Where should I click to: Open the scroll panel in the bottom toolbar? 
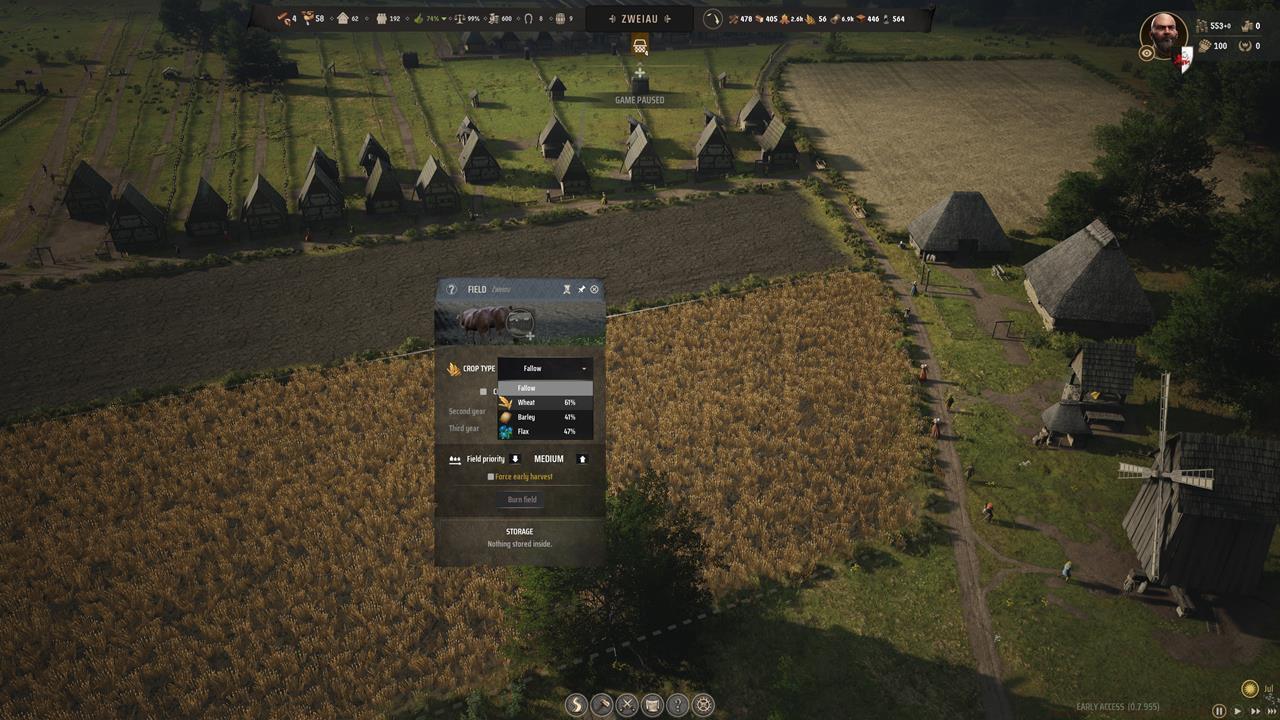[654, 705]
